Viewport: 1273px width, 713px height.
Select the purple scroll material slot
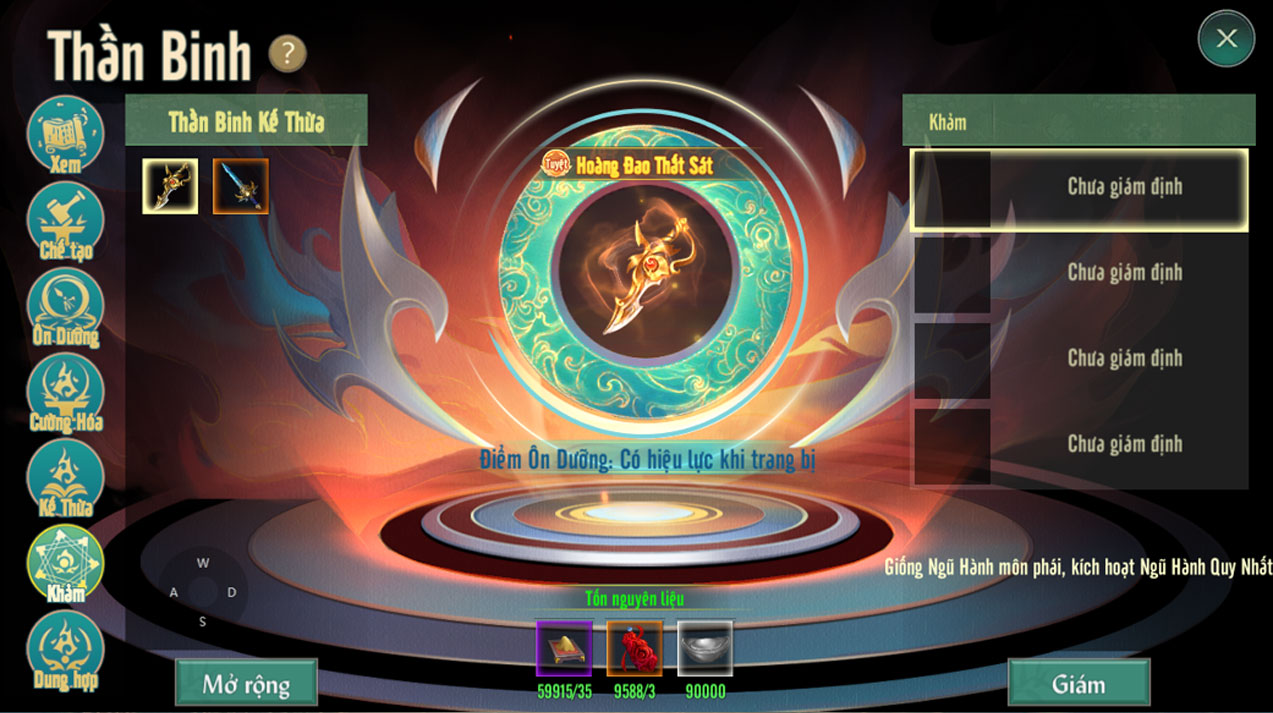(x=564, y=648)
